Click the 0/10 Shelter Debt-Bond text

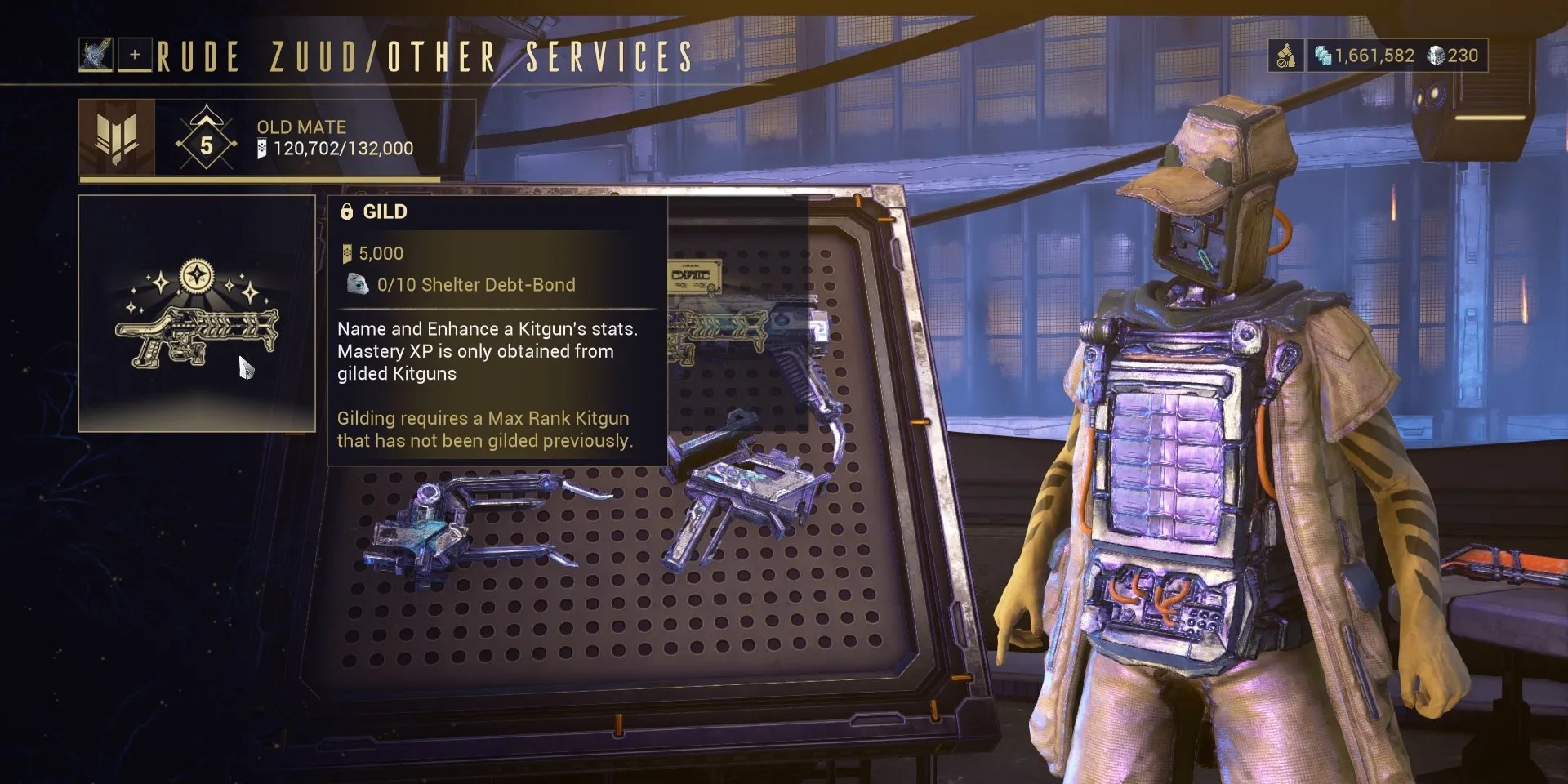[475, 285]
